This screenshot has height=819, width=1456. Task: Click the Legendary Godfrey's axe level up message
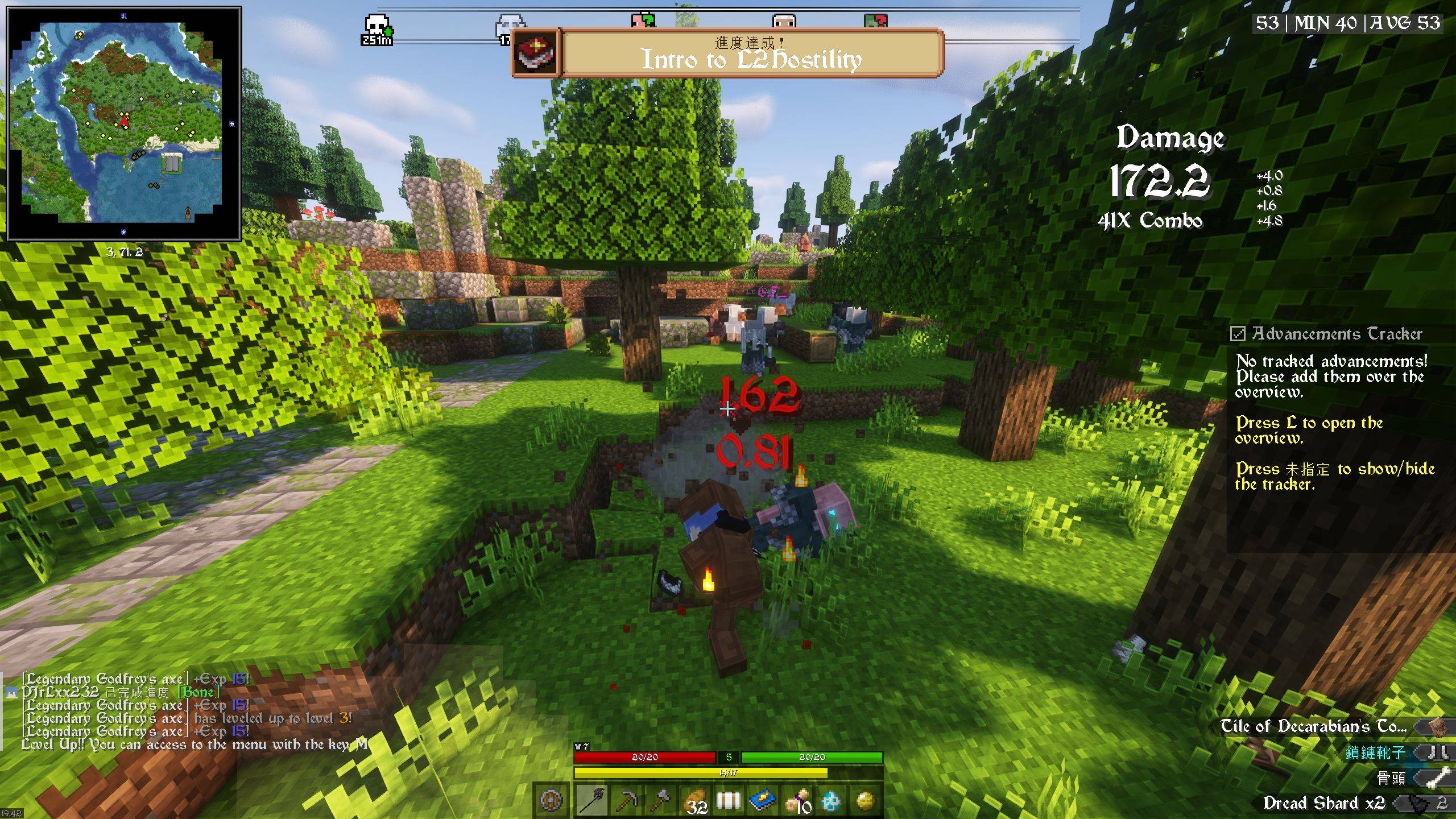click(x=188, y=718)
